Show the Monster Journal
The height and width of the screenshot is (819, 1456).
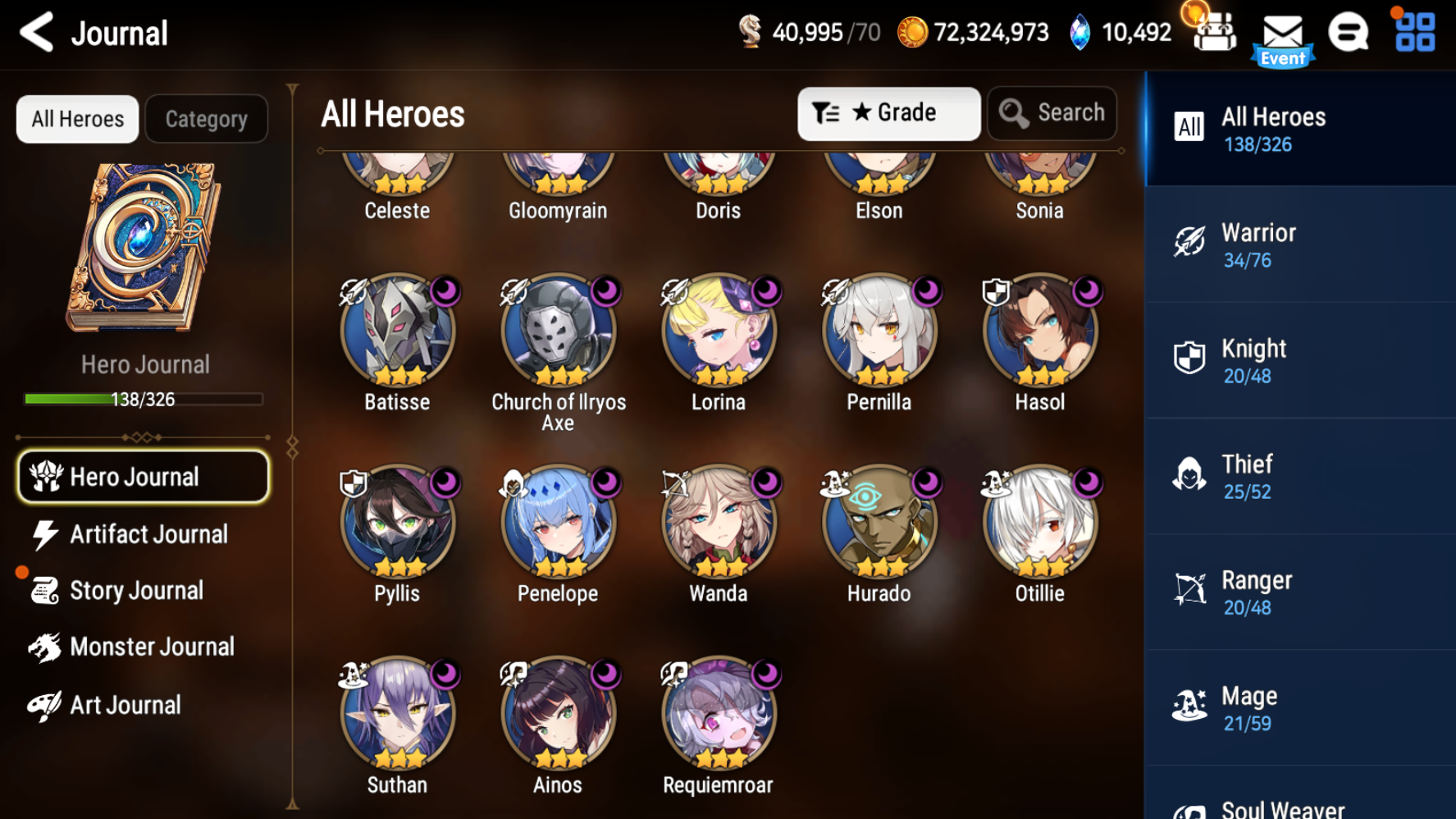(x=152, y=647)
